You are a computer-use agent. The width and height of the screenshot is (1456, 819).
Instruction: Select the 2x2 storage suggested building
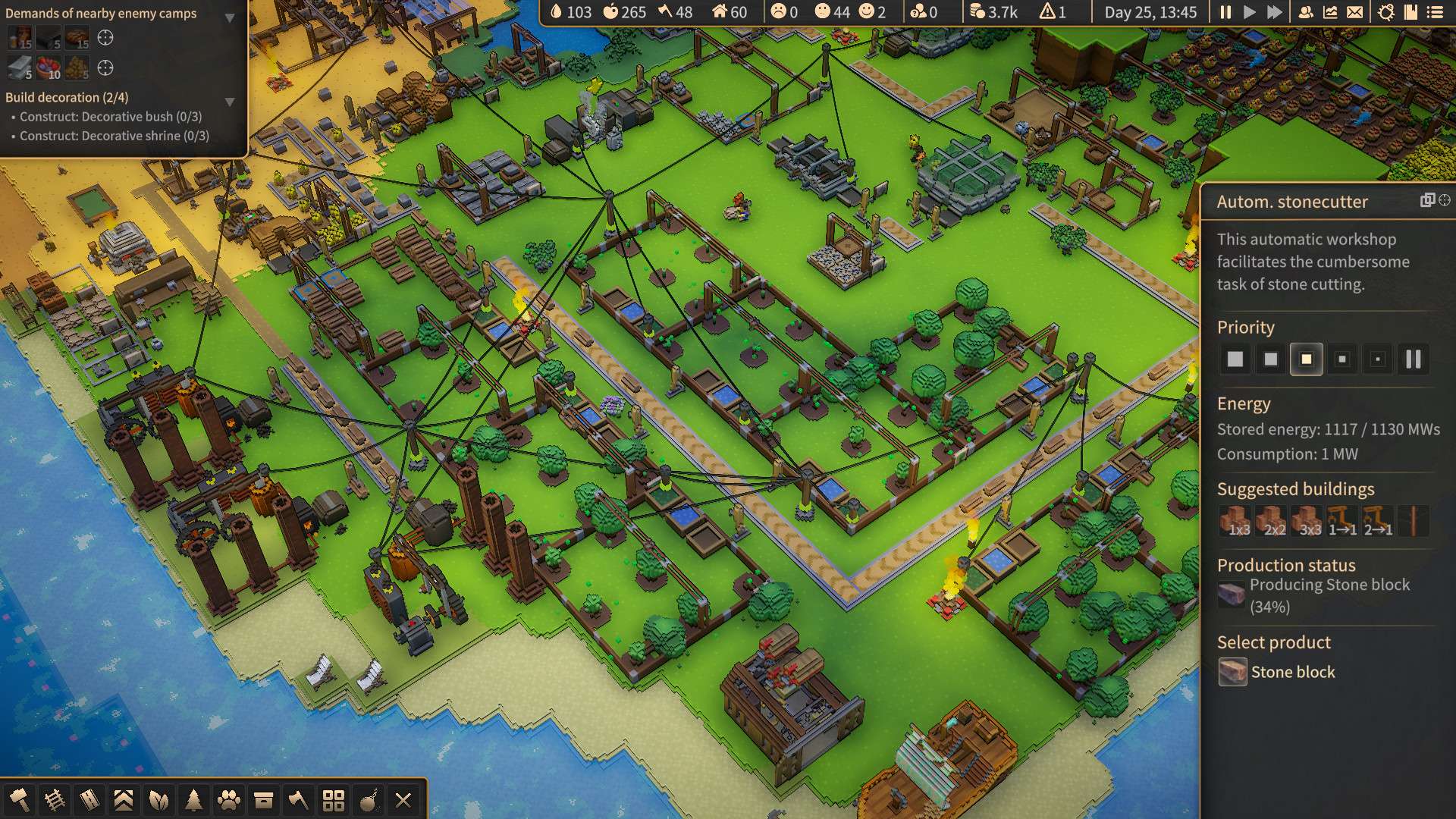click(1272, 522)
